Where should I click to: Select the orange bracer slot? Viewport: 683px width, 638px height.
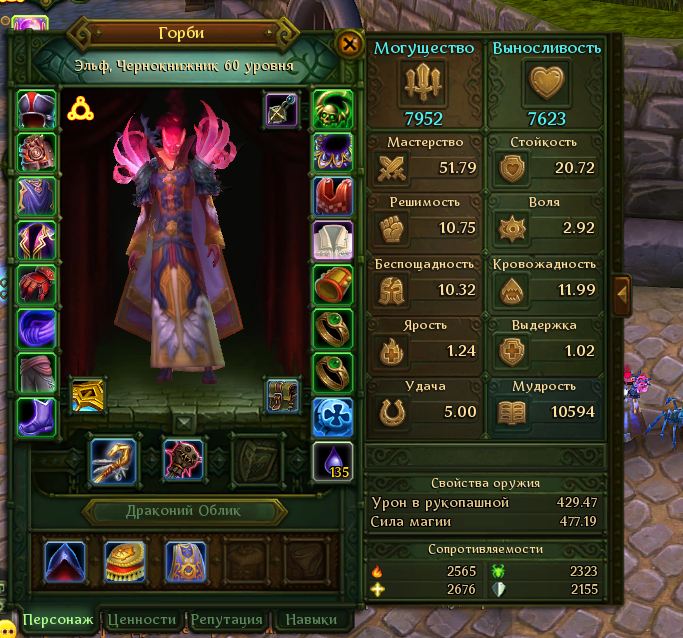click(x=332, y=285)
